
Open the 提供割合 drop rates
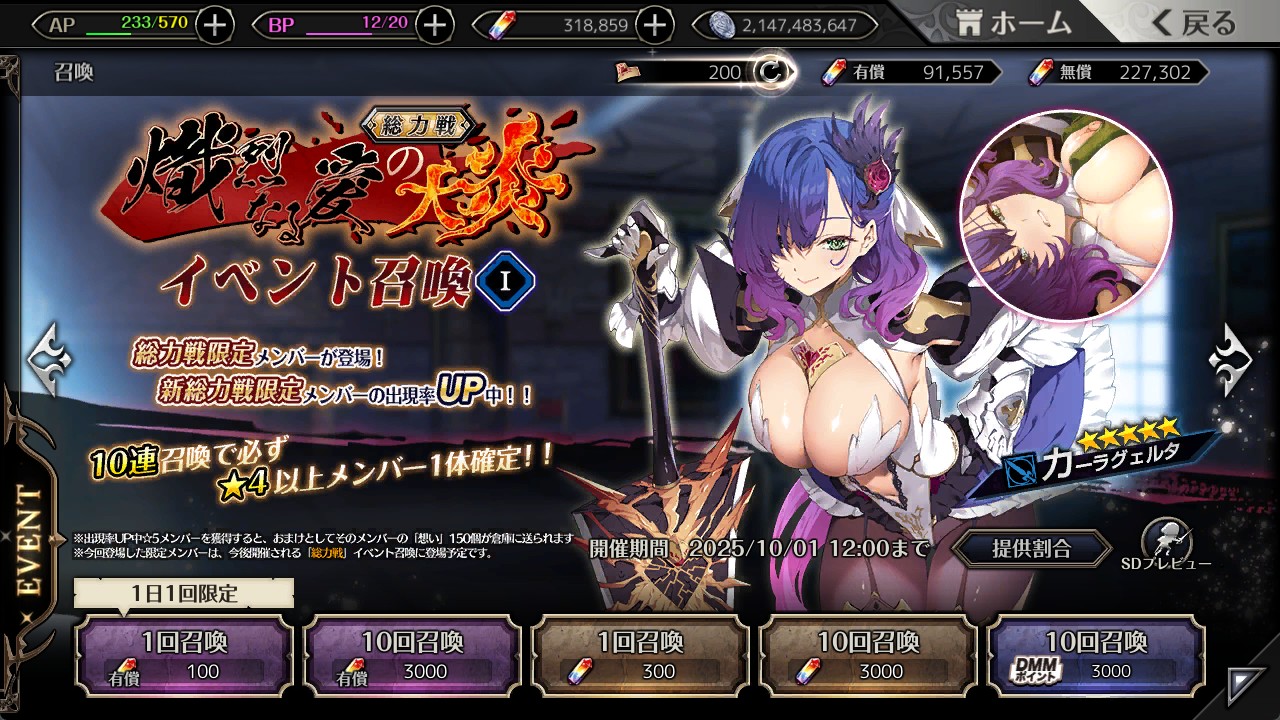1031,548
